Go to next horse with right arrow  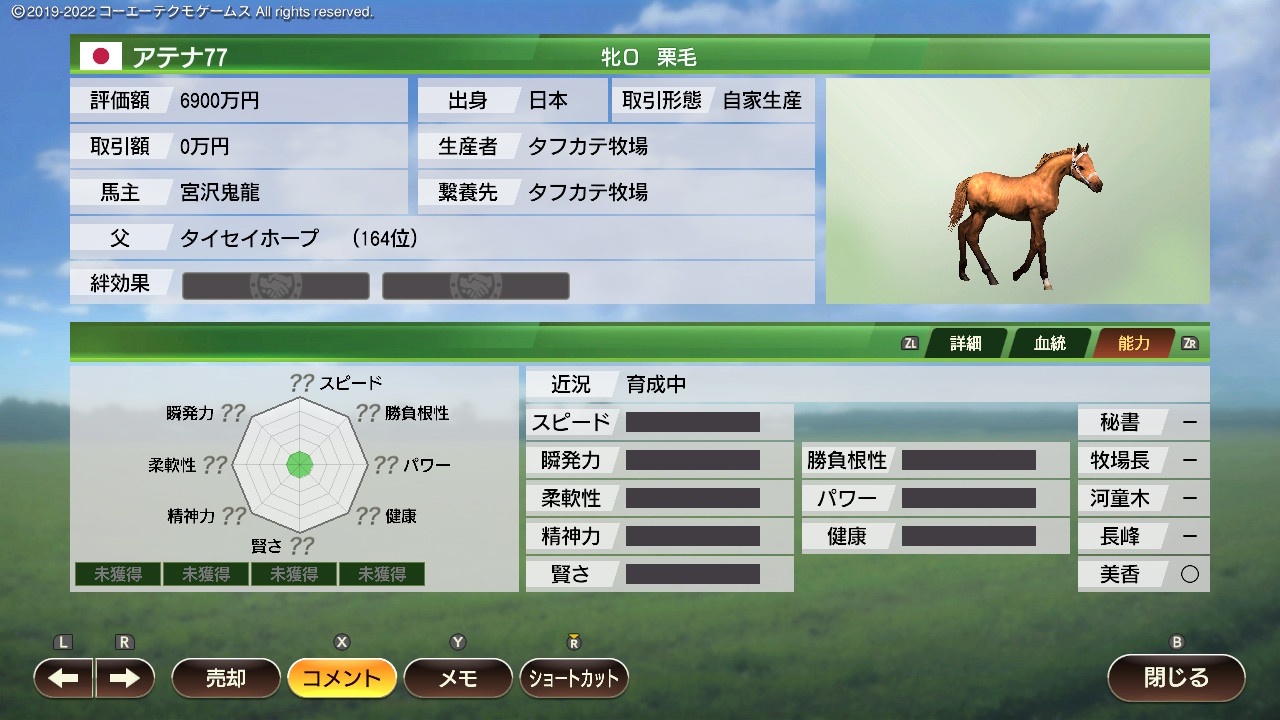tap(125, 678)
